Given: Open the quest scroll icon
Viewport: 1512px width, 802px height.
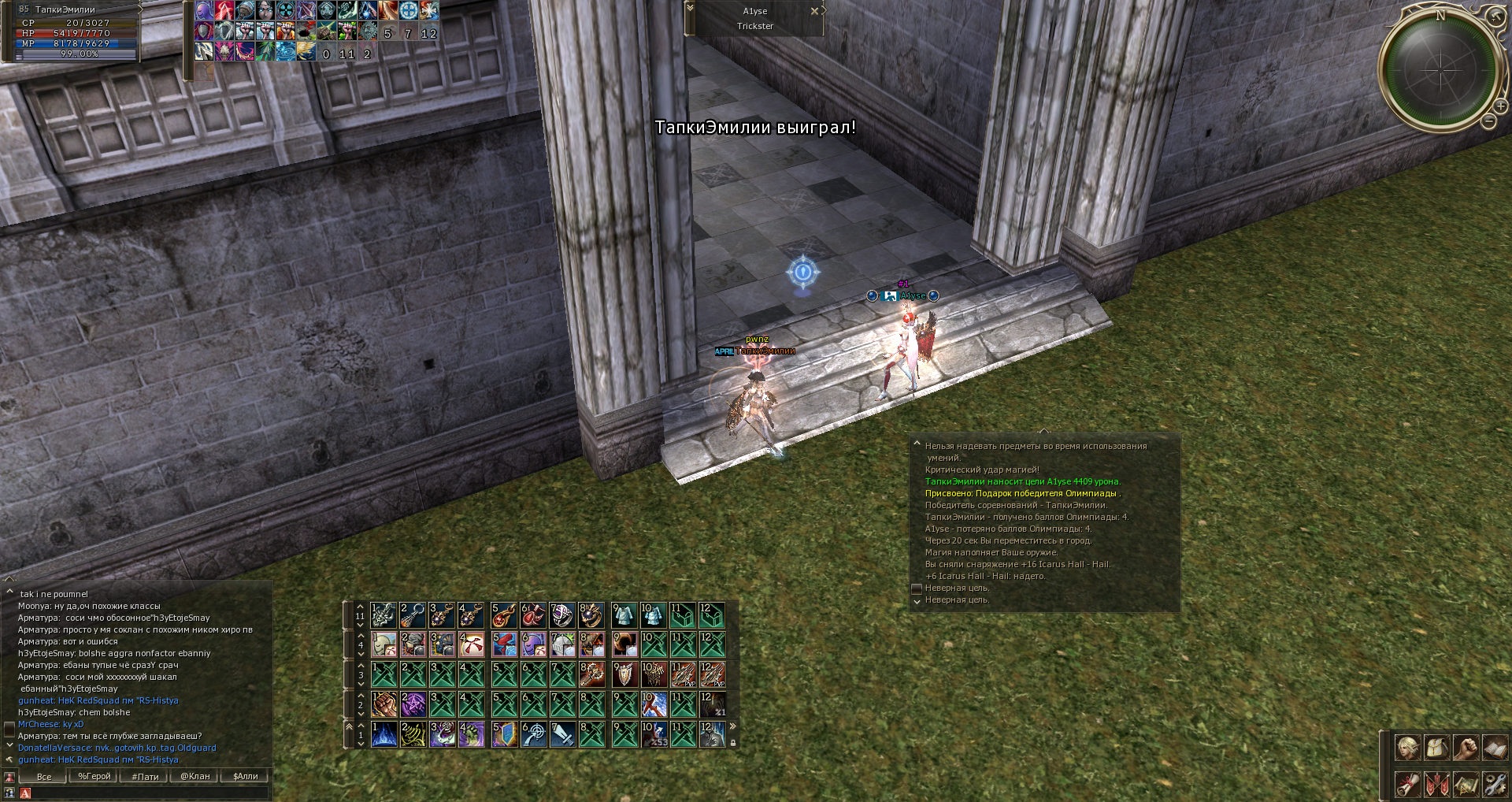Looking at the screenshot, I should 1408,785.
